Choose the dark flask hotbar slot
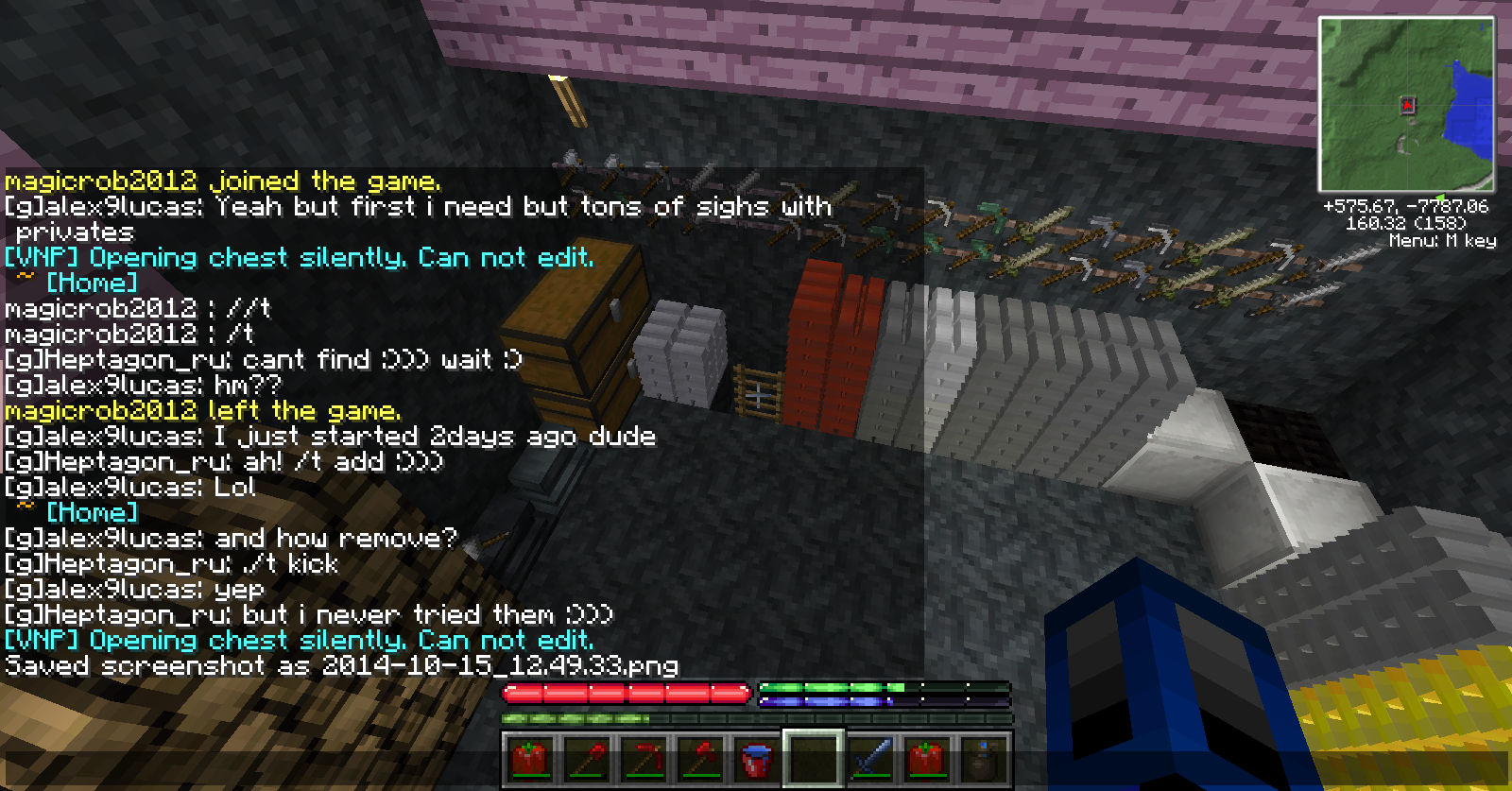The width and height of the screenshot is (1512, 791). point(984,758)
